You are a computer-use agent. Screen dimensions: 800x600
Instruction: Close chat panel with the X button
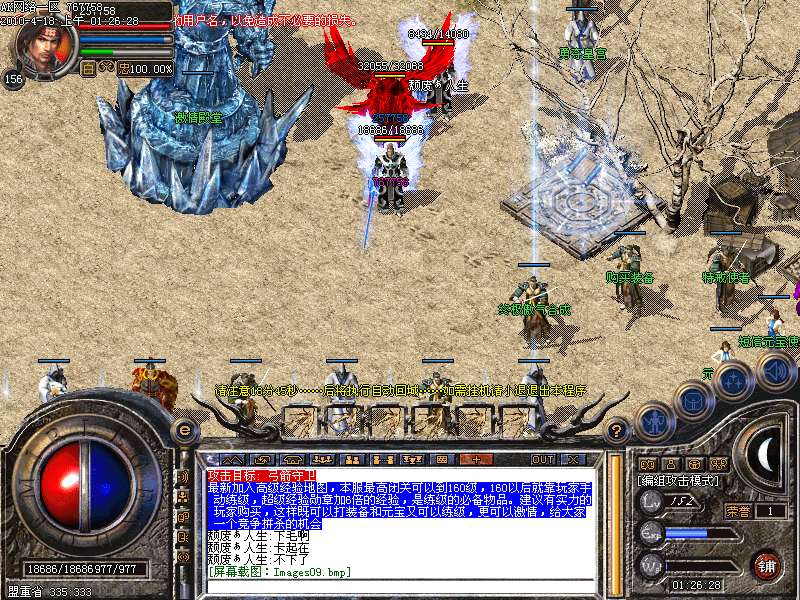[x=572, y=459]
